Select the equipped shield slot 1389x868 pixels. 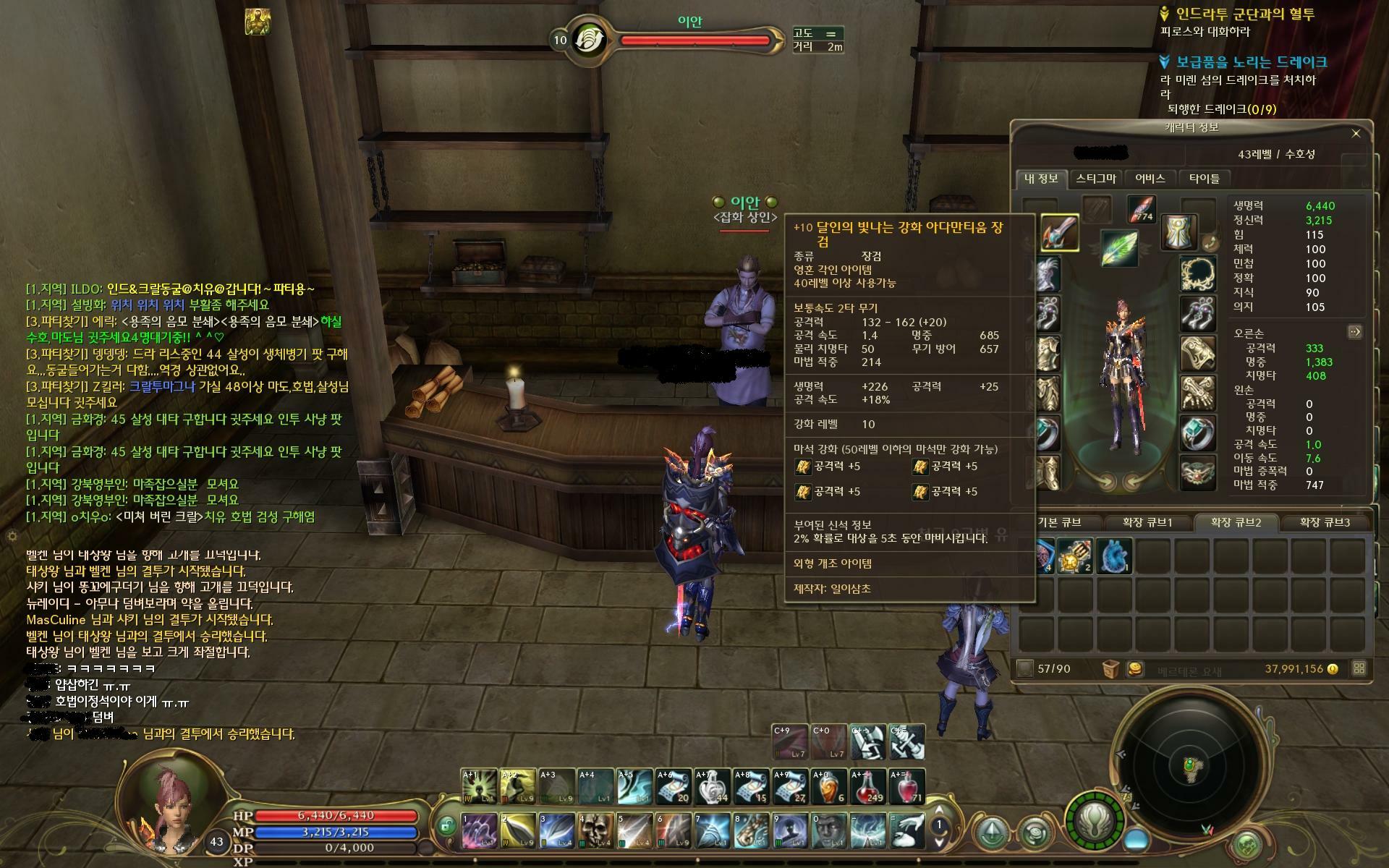tap(1178, 232)
